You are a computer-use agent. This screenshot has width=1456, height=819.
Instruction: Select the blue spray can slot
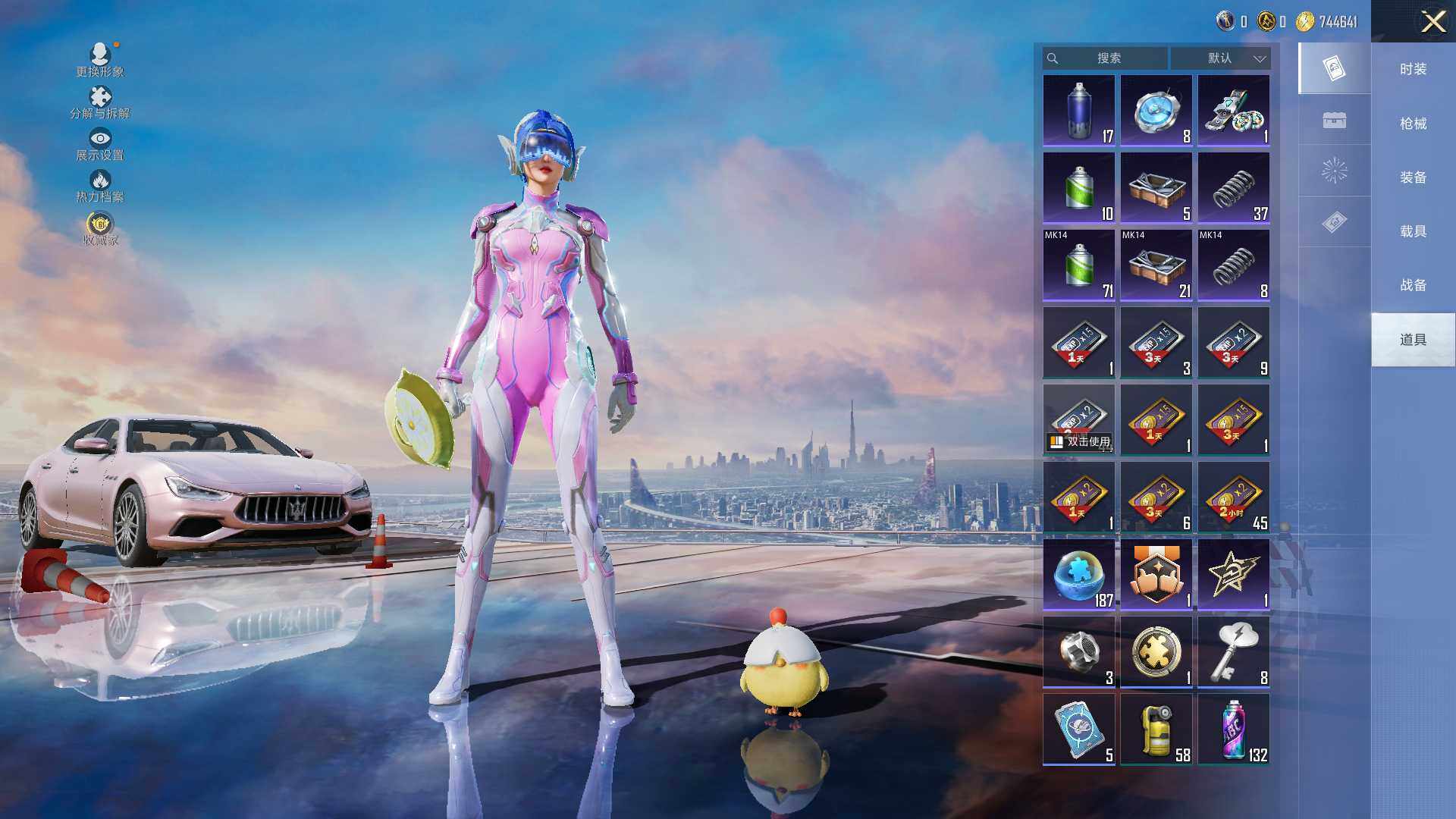(x=1078, y=111)
